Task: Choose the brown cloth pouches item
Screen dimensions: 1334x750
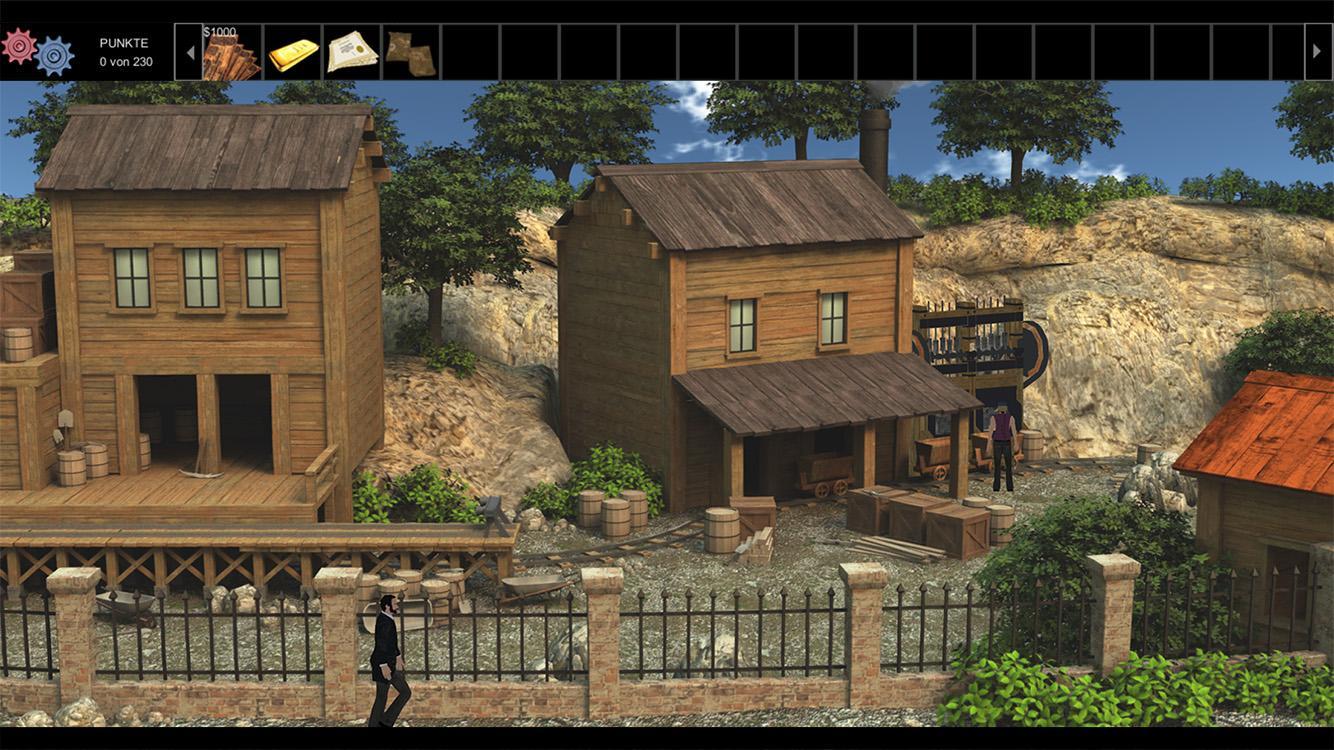Action: [411, 52]
